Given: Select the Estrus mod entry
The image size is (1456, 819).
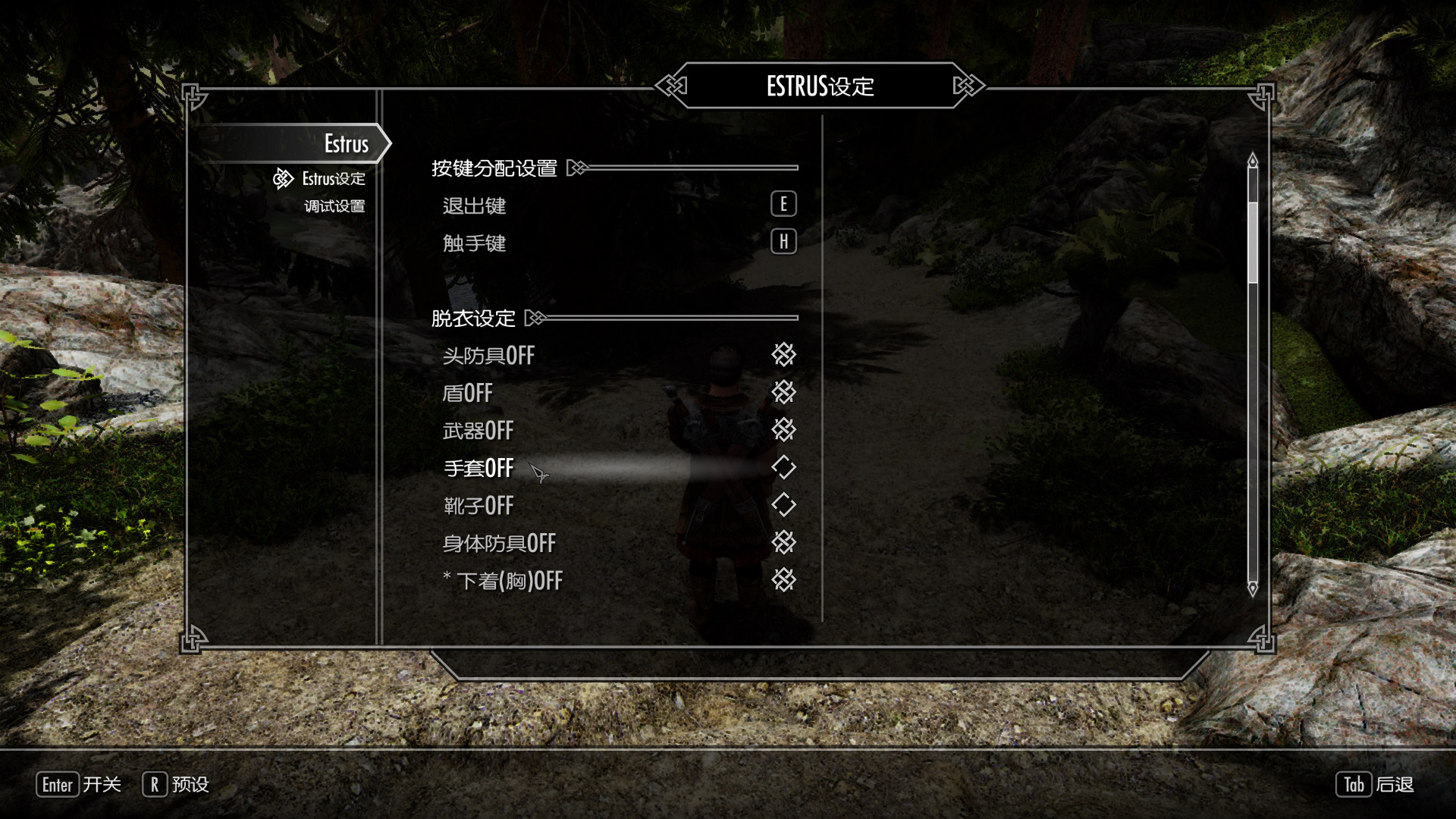Looking at the screenshot, I should pyautogui.click(x=346, y=143).
